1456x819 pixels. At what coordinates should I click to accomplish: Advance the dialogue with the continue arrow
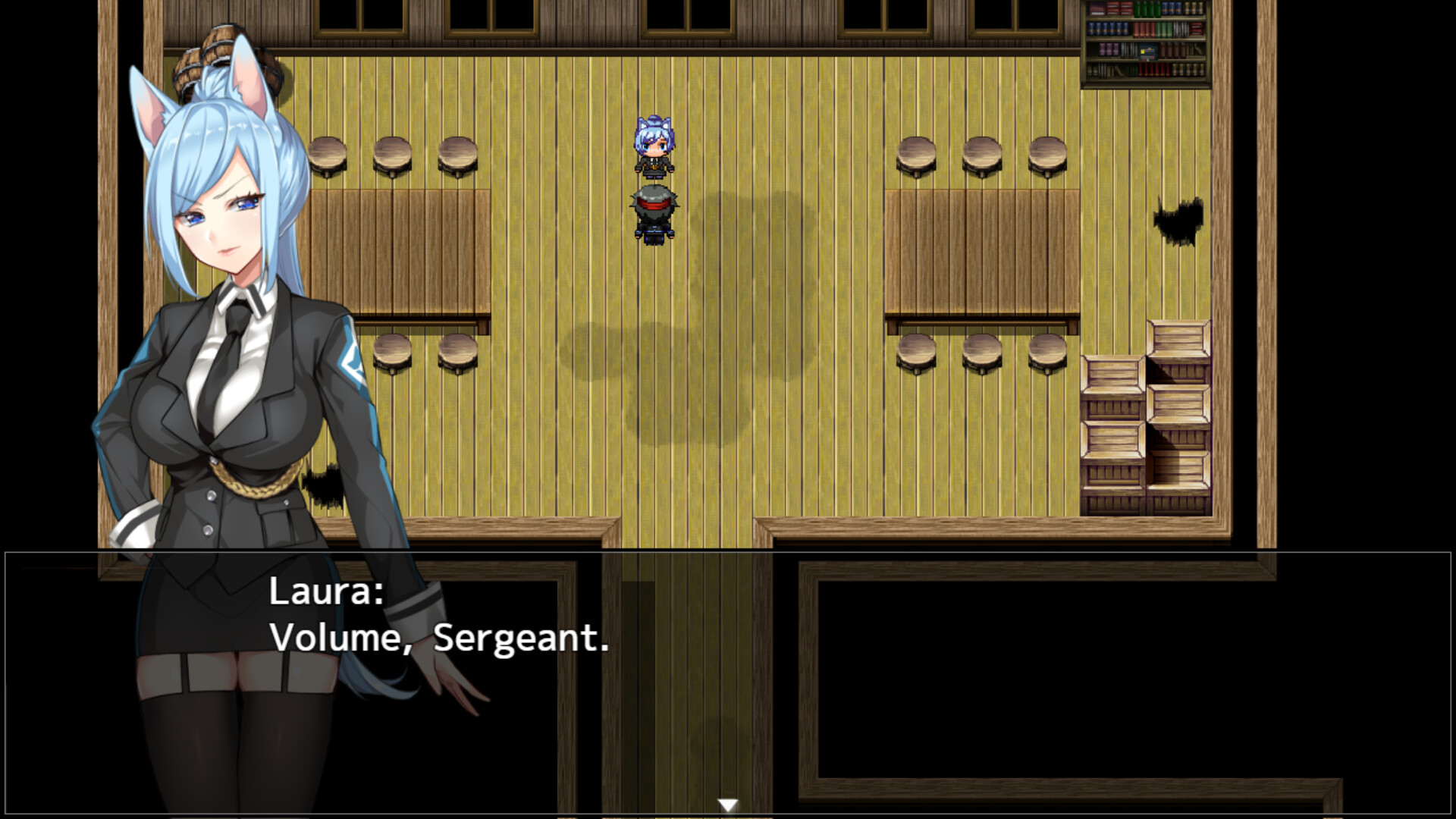pos(730,802)
